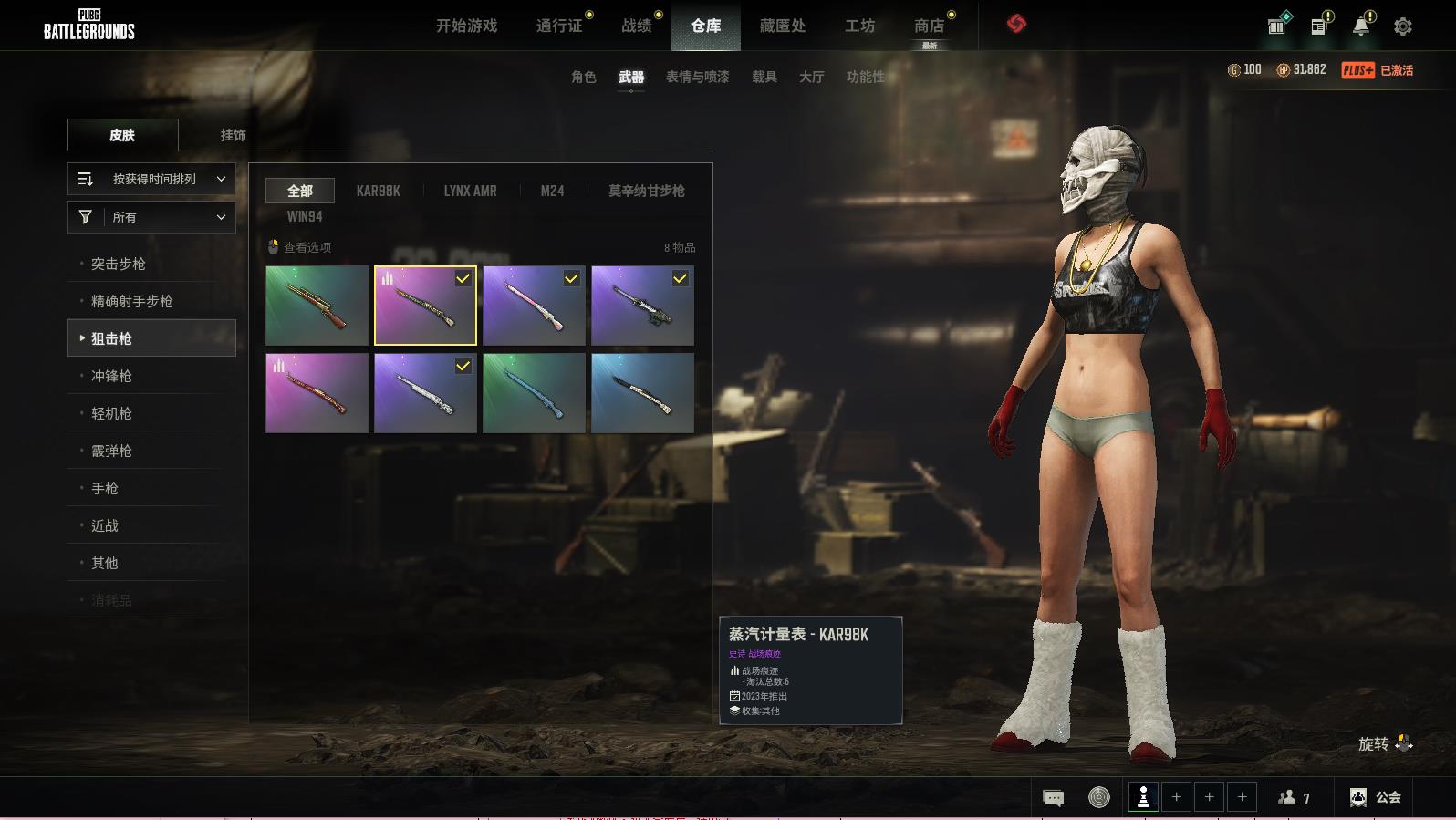
Task: Open the 公会 guild panel
Action: pyautogui.click(x=1376, y=797)
